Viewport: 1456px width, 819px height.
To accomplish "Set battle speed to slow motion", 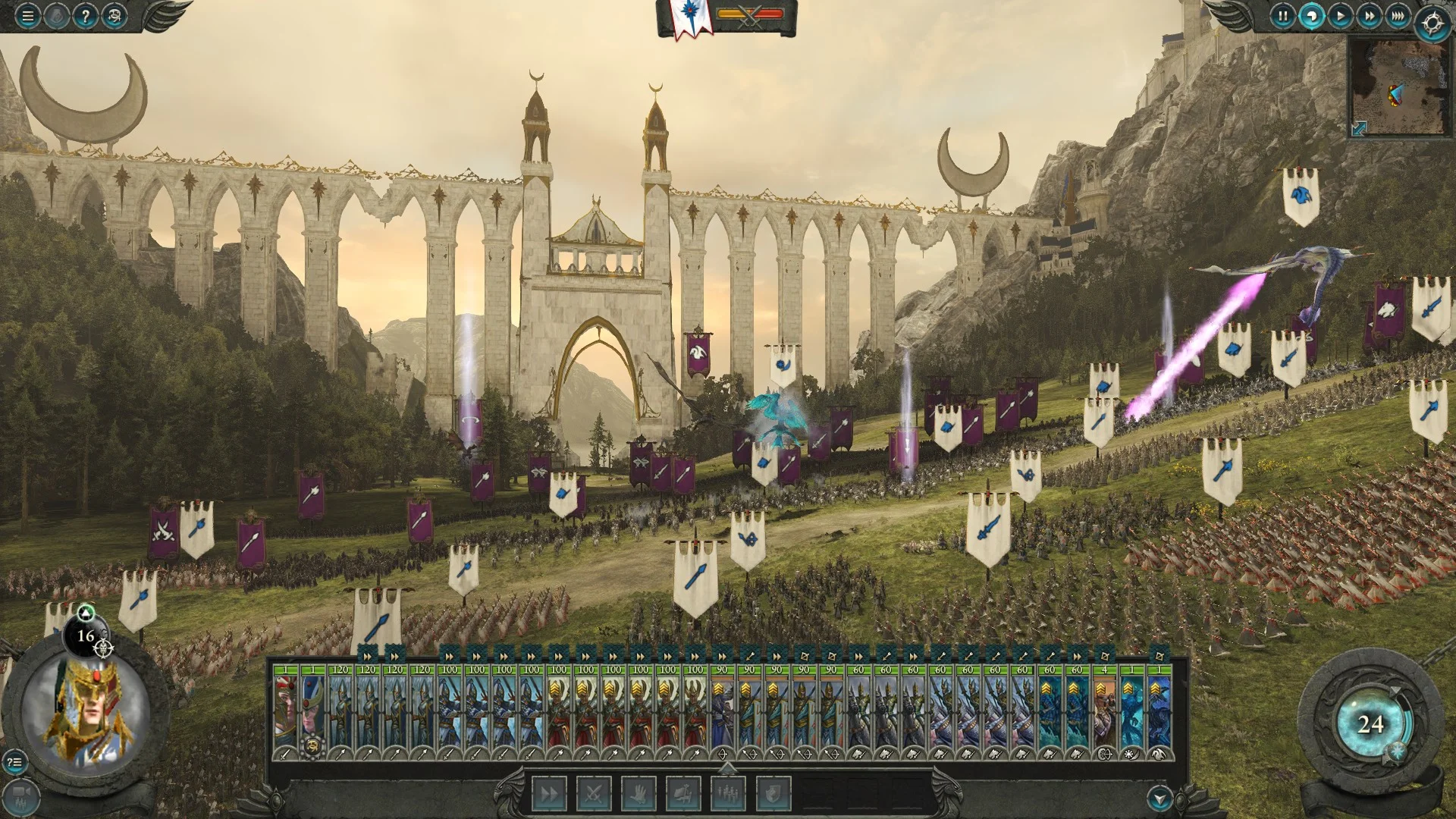I will pos(1311,15).
